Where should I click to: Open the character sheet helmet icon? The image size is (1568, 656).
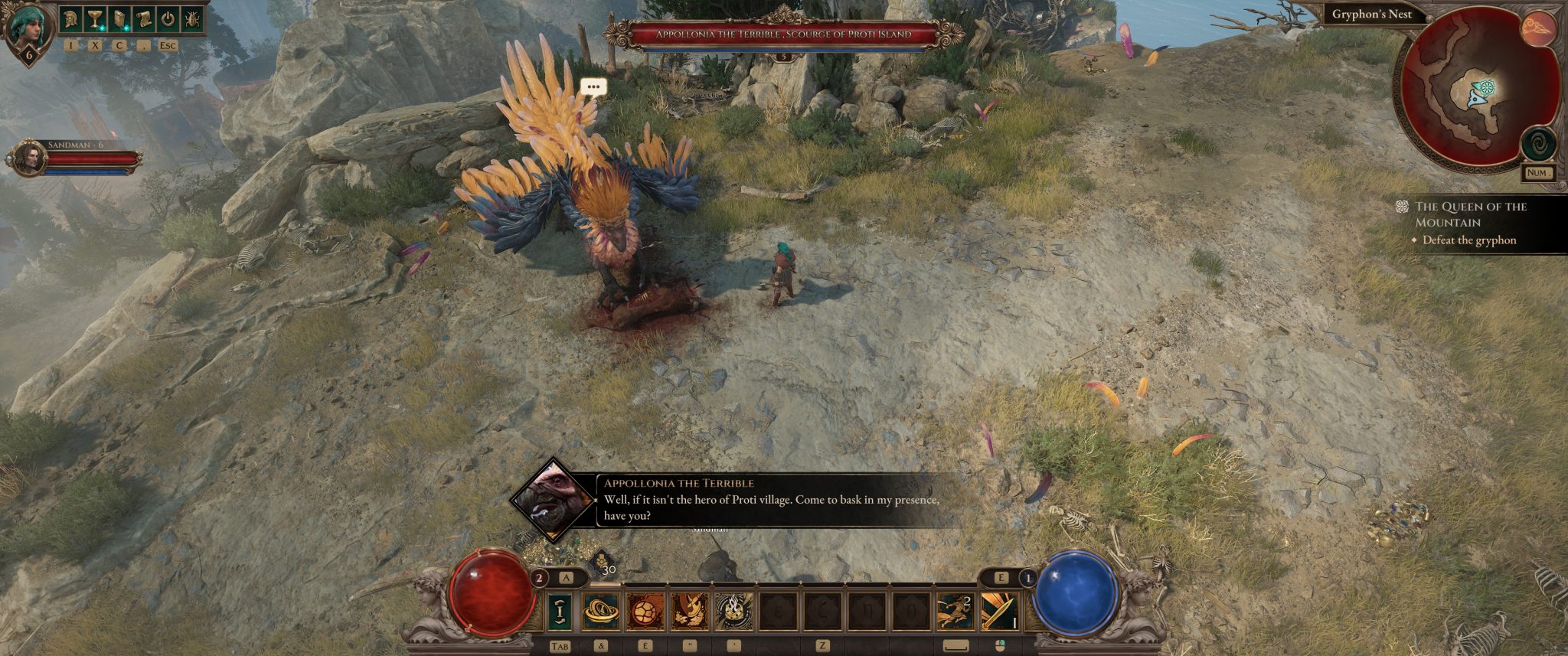(x=71, y=20)
